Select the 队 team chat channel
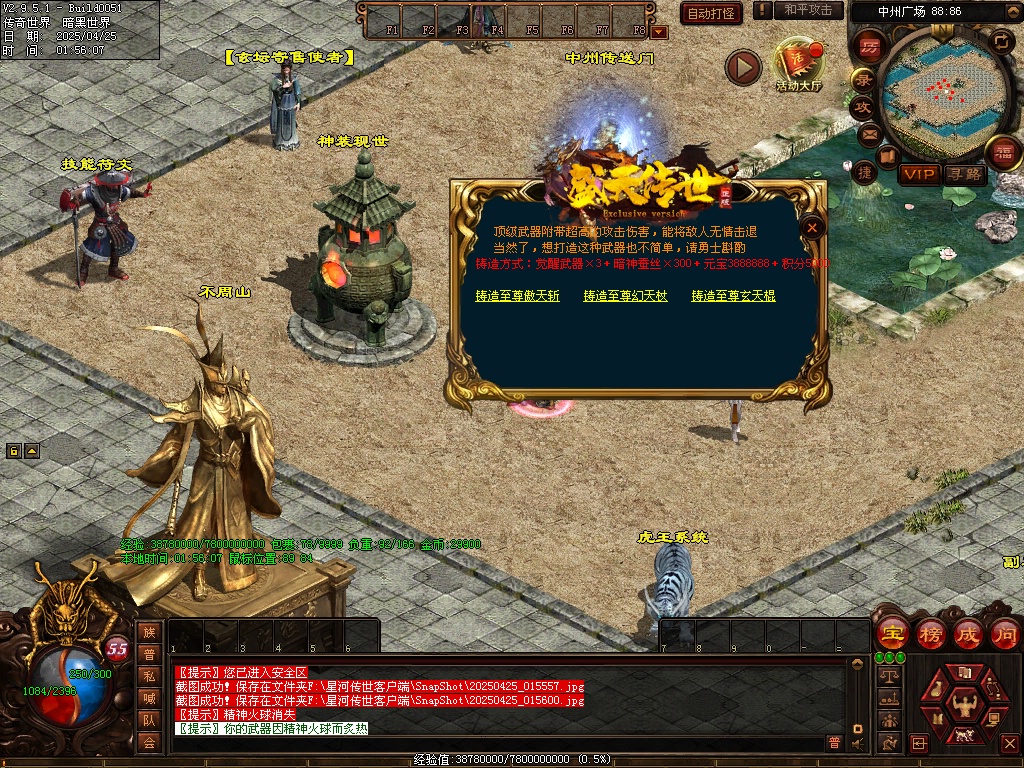The image size is (1024, 768). point(149,719)
